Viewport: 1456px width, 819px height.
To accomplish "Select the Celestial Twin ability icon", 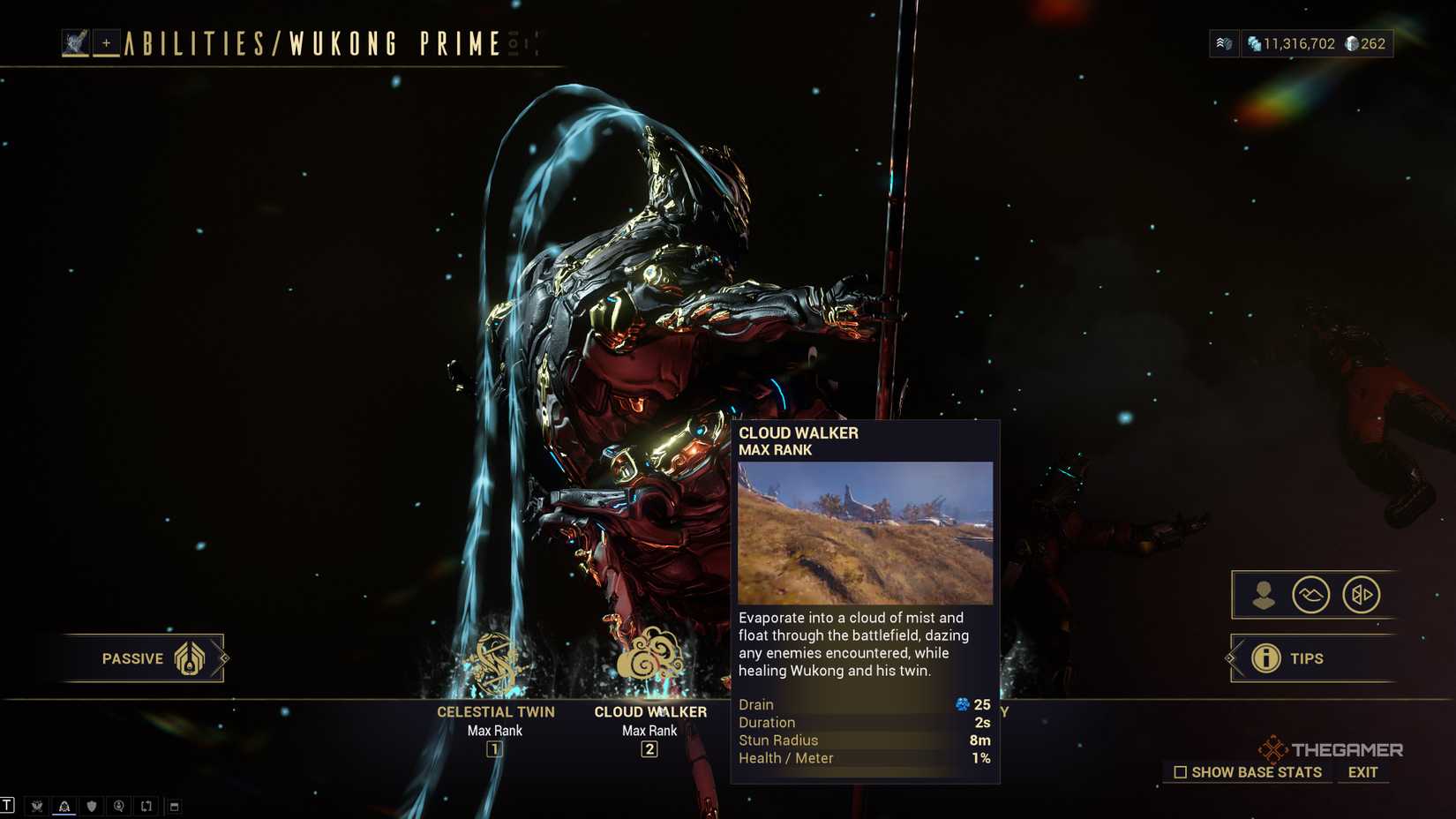I will pos(495,657).
